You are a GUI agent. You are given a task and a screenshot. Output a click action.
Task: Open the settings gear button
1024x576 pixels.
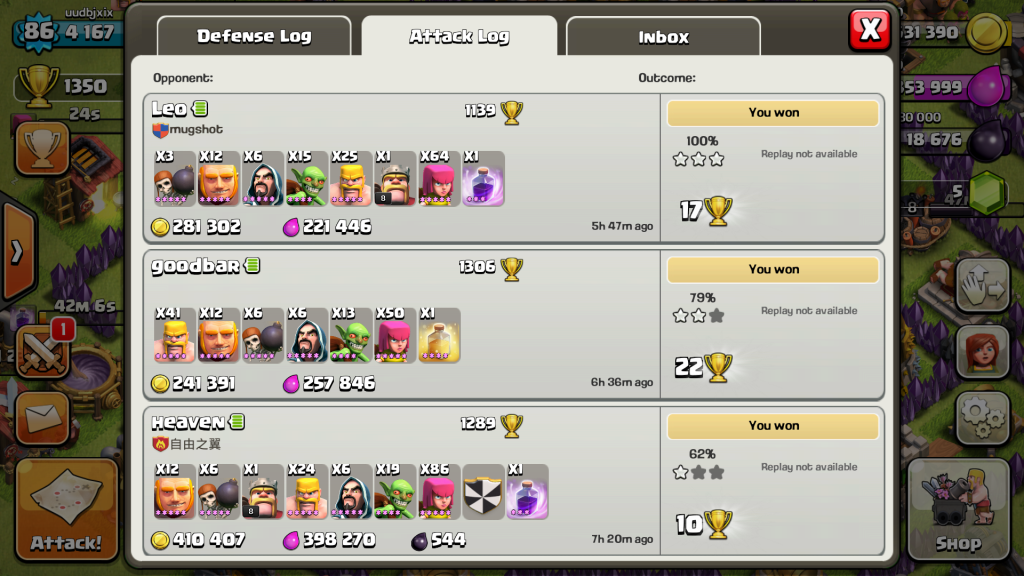[x=982, y=418]
